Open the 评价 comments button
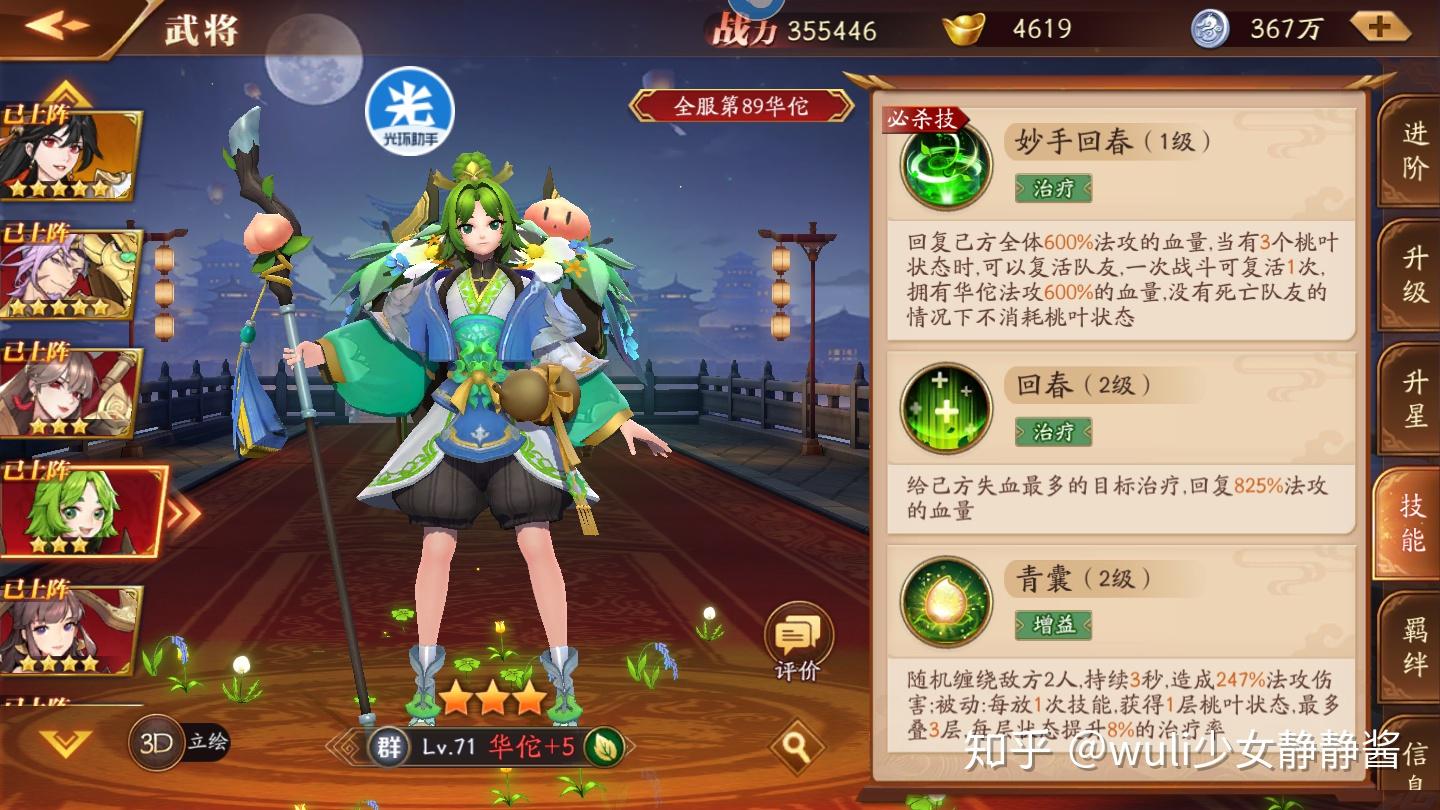The image size is (1440, 810). pyautogui.click(x=798, y=642)
